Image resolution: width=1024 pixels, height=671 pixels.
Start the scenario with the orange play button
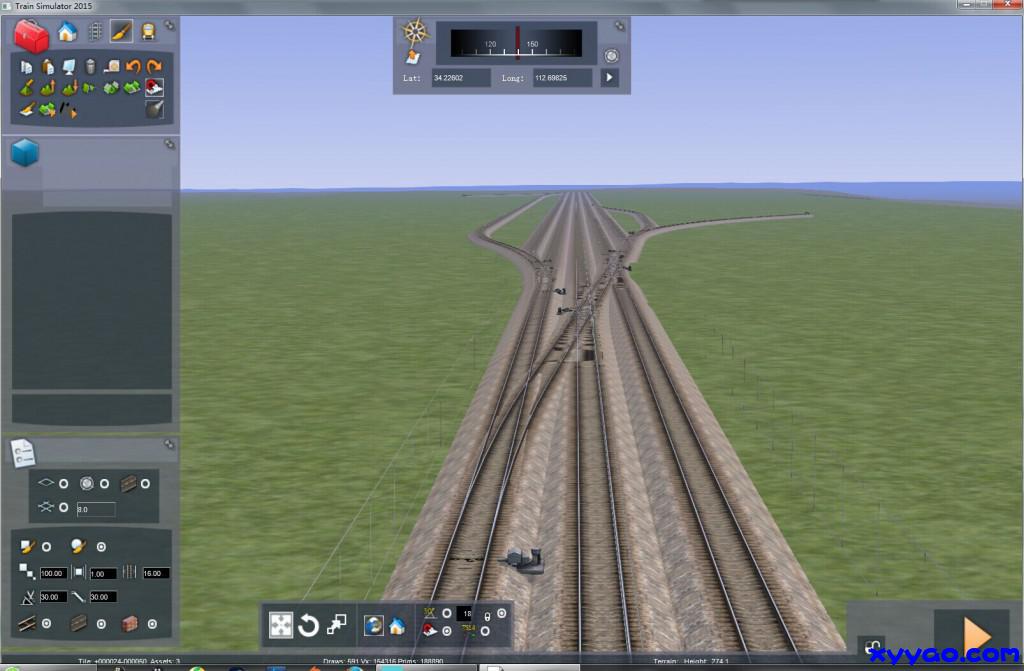point(972,634)
